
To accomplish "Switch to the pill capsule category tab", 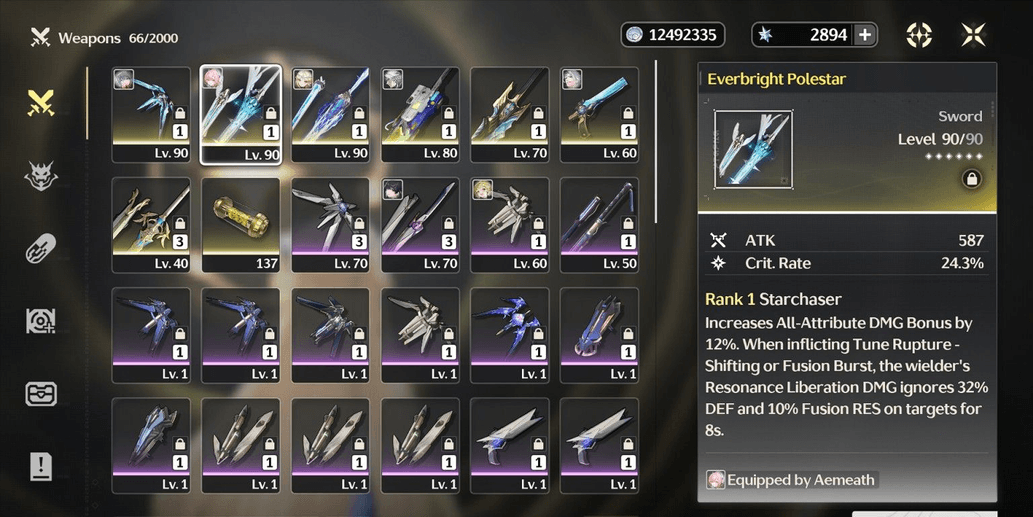I will point(40,248).
